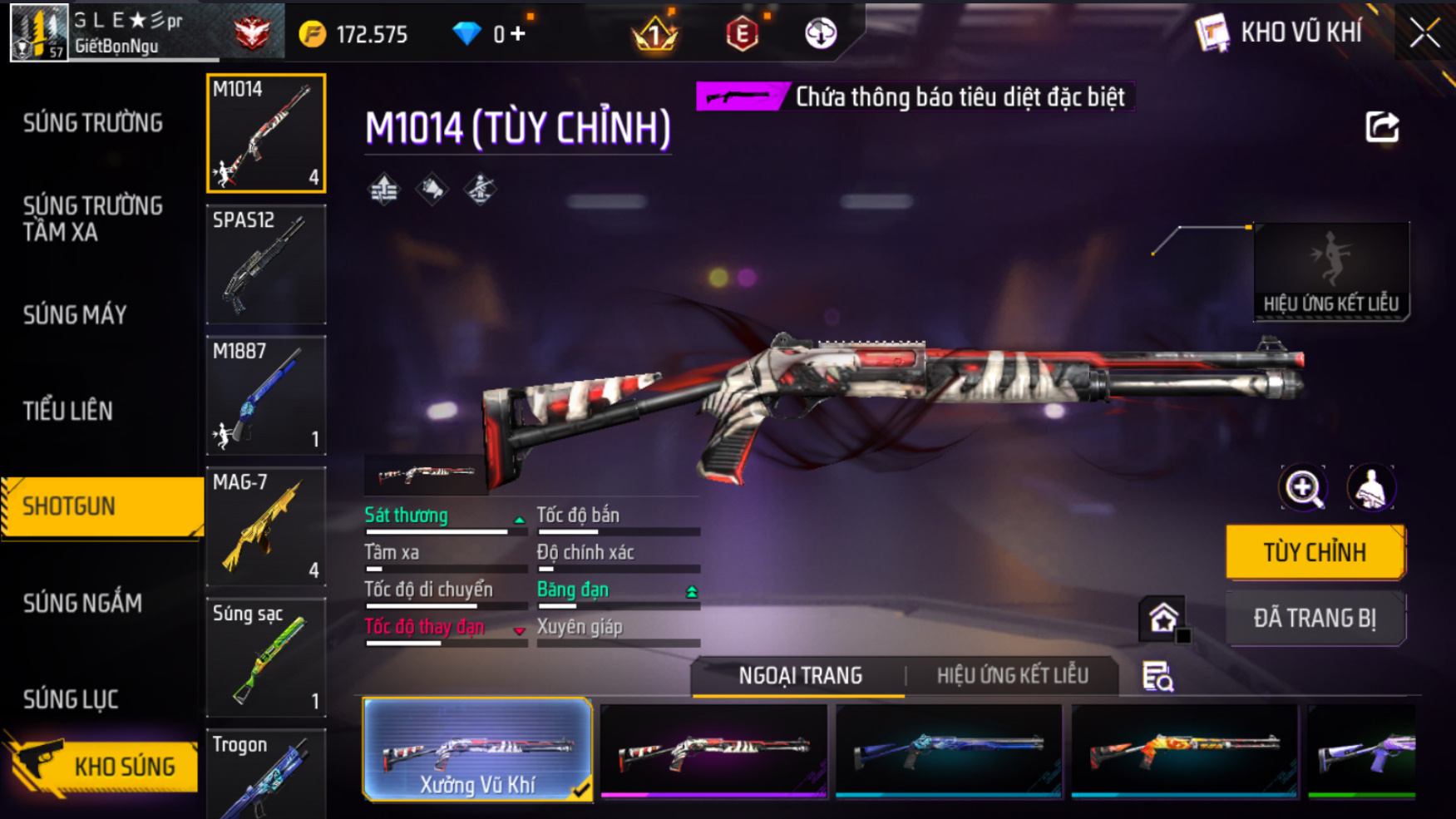The image size is (1456, 819).
Task: Open the Súng Máy weapon category
Action: click(75, 315)
